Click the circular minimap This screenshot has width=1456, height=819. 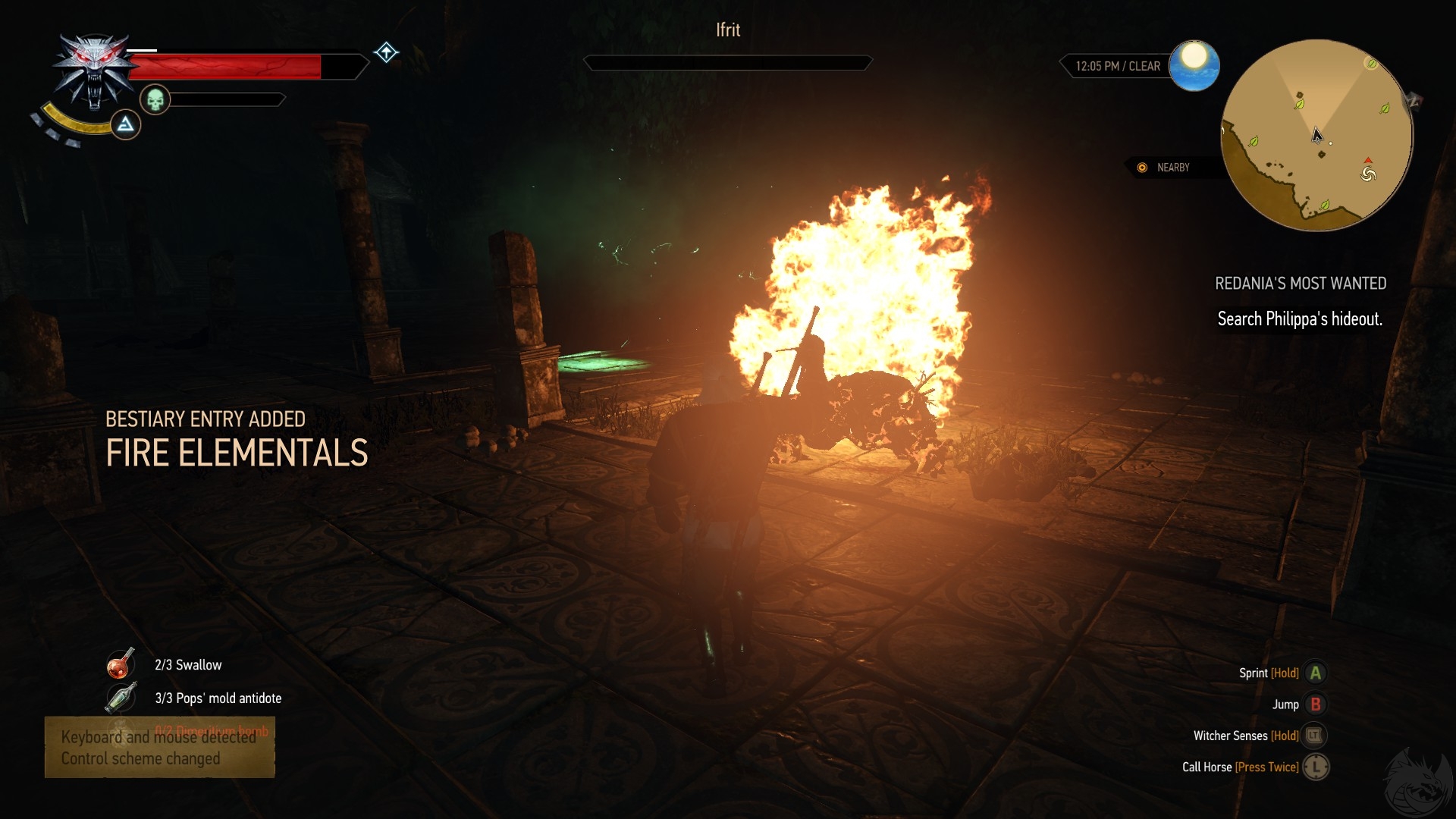[x=1317, y=135]
